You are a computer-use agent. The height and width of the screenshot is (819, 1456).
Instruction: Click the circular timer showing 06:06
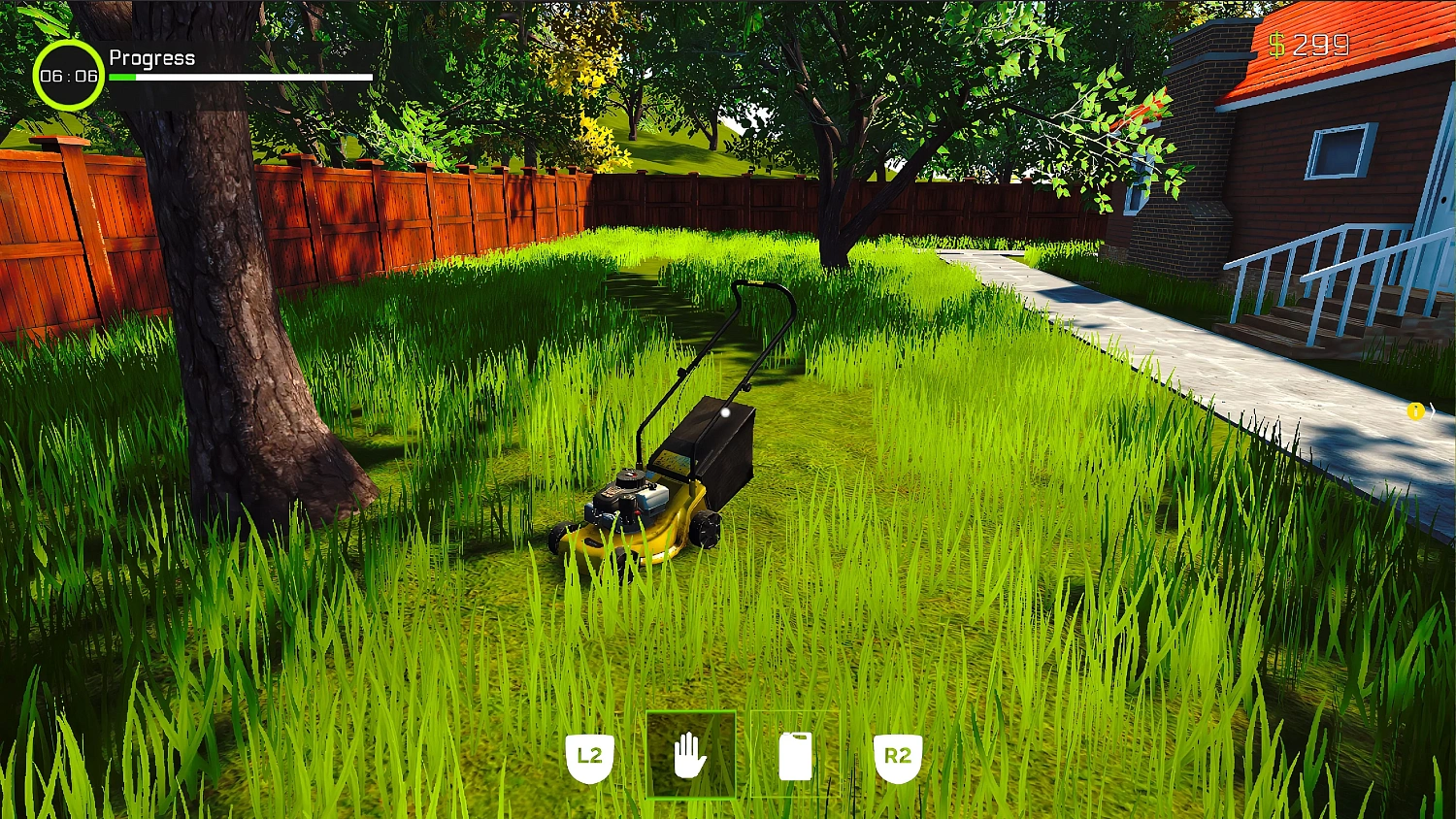point(68,76)
